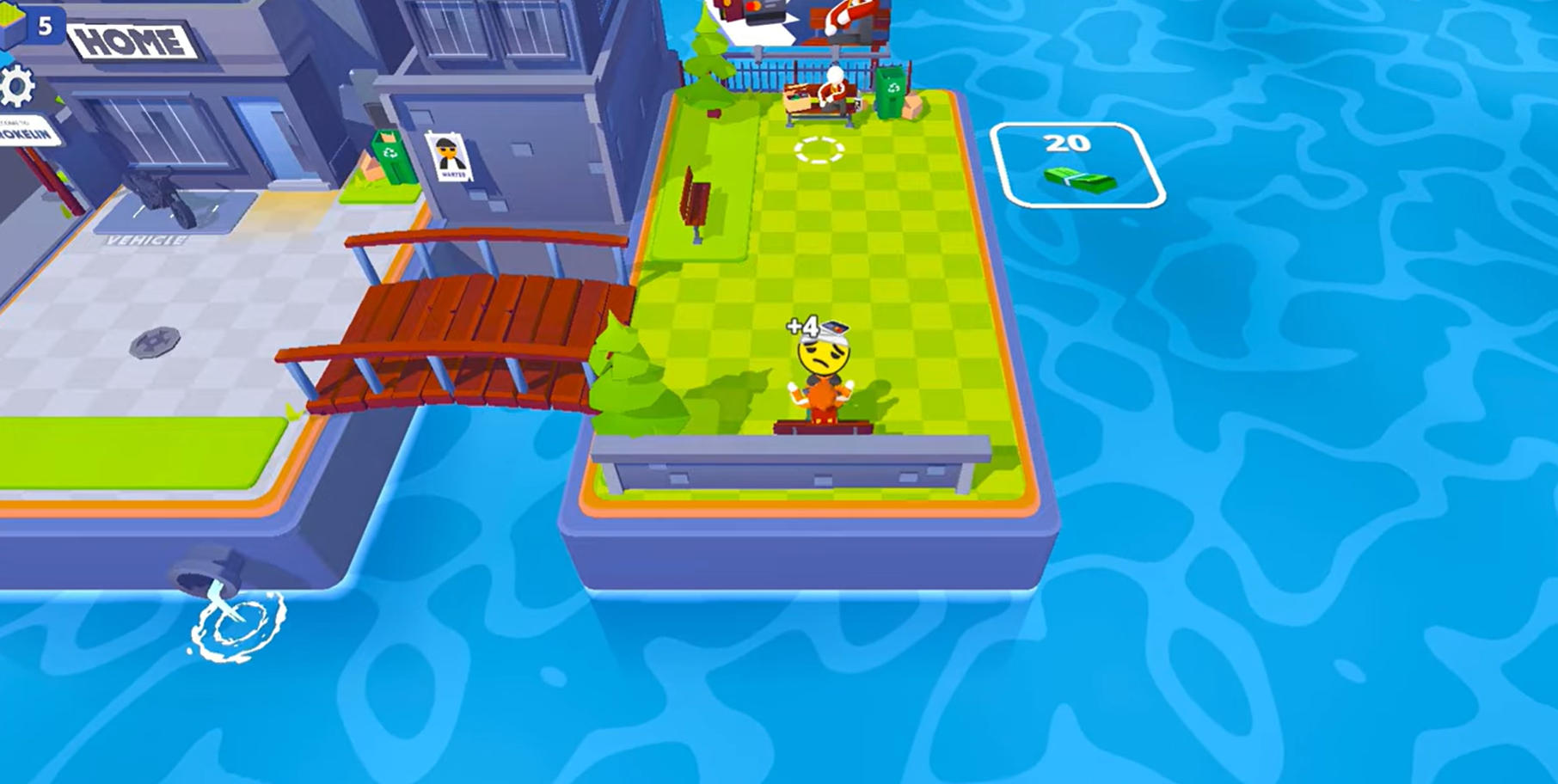The height and width of the screenshot is (784, 1558).
Task: Tap the green recycling bin near the bench
Action: click(889, 91)
